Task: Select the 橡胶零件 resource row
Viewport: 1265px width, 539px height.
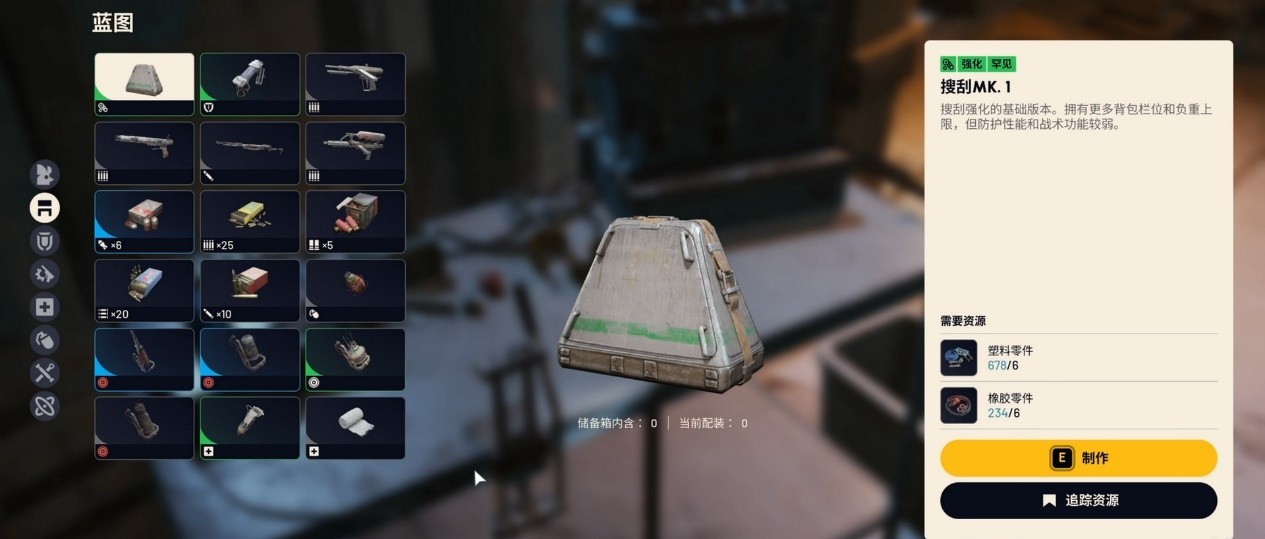Action: click(1078, 405)
